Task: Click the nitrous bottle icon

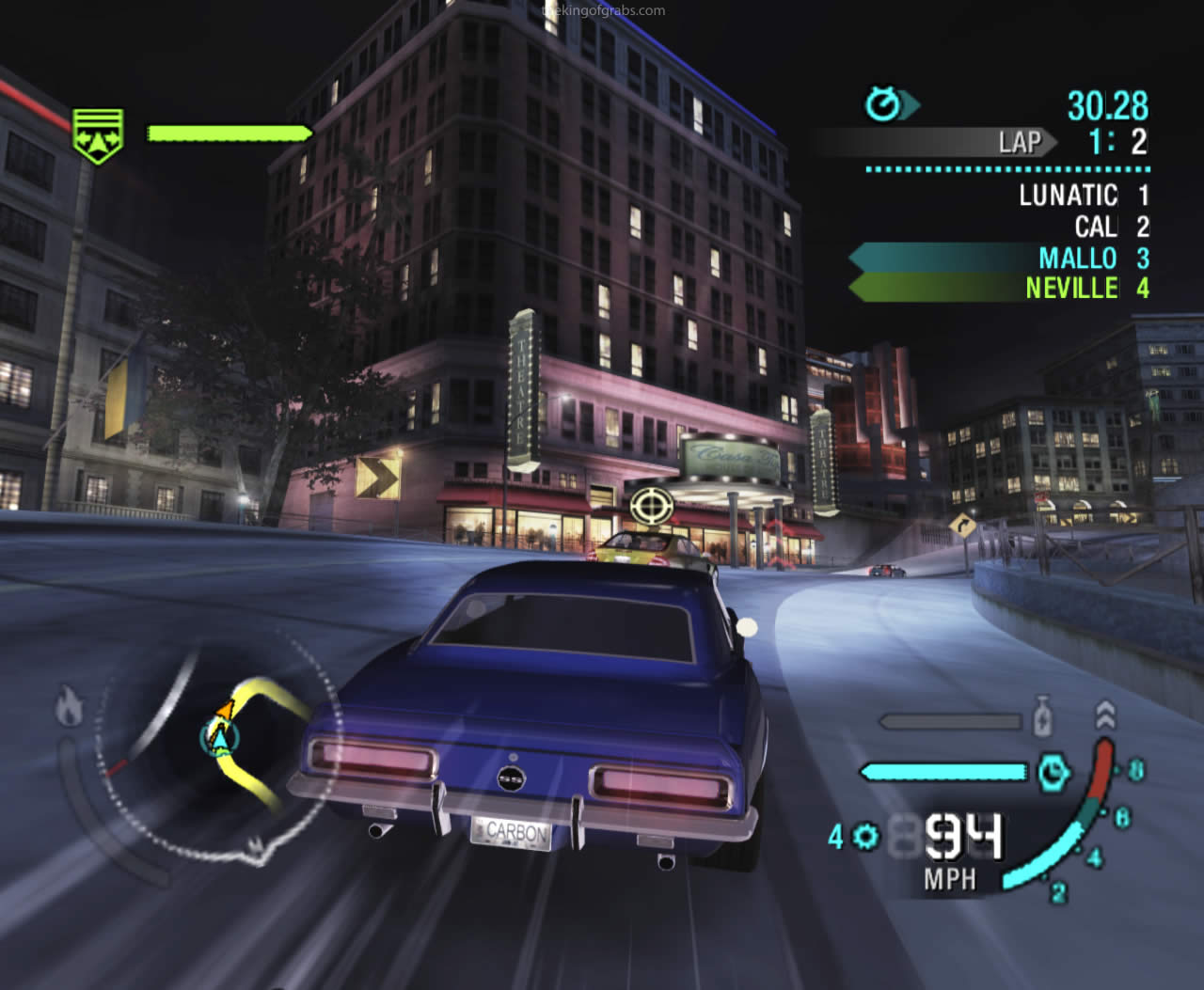Action: tap(1041, 717)
